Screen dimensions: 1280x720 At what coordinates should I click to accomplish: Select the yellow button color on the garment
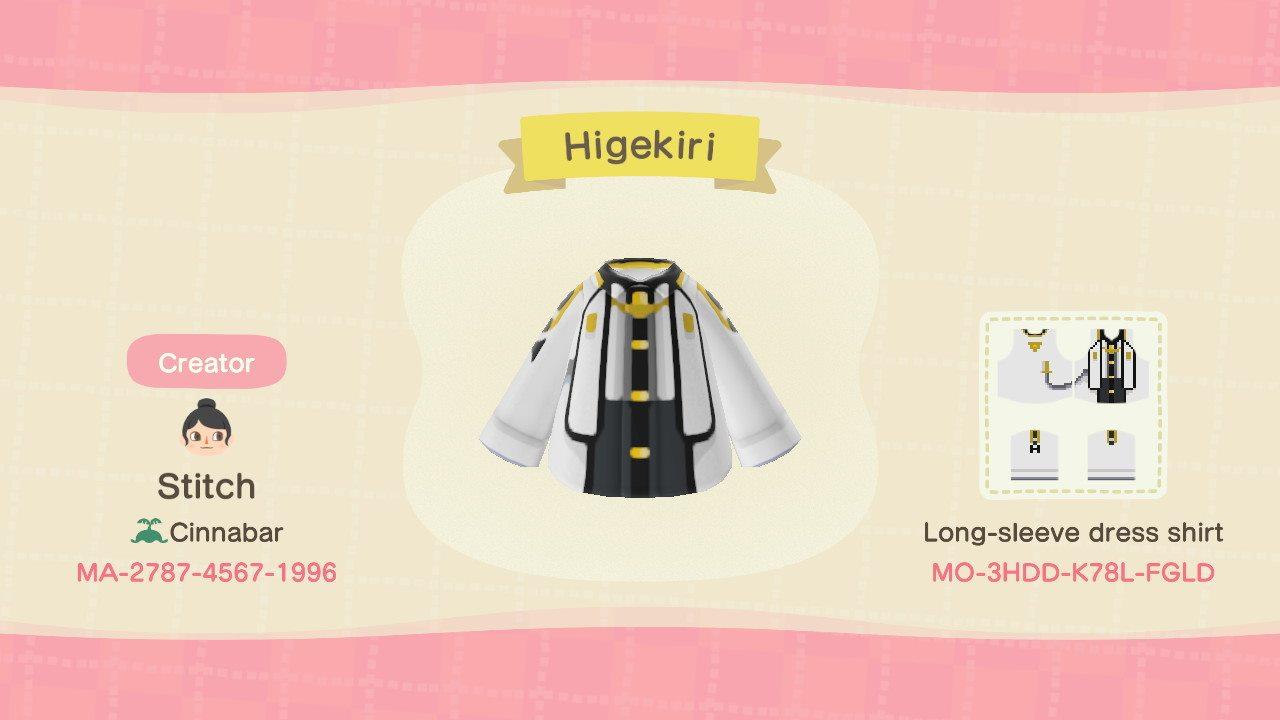(x=637, y=394)
